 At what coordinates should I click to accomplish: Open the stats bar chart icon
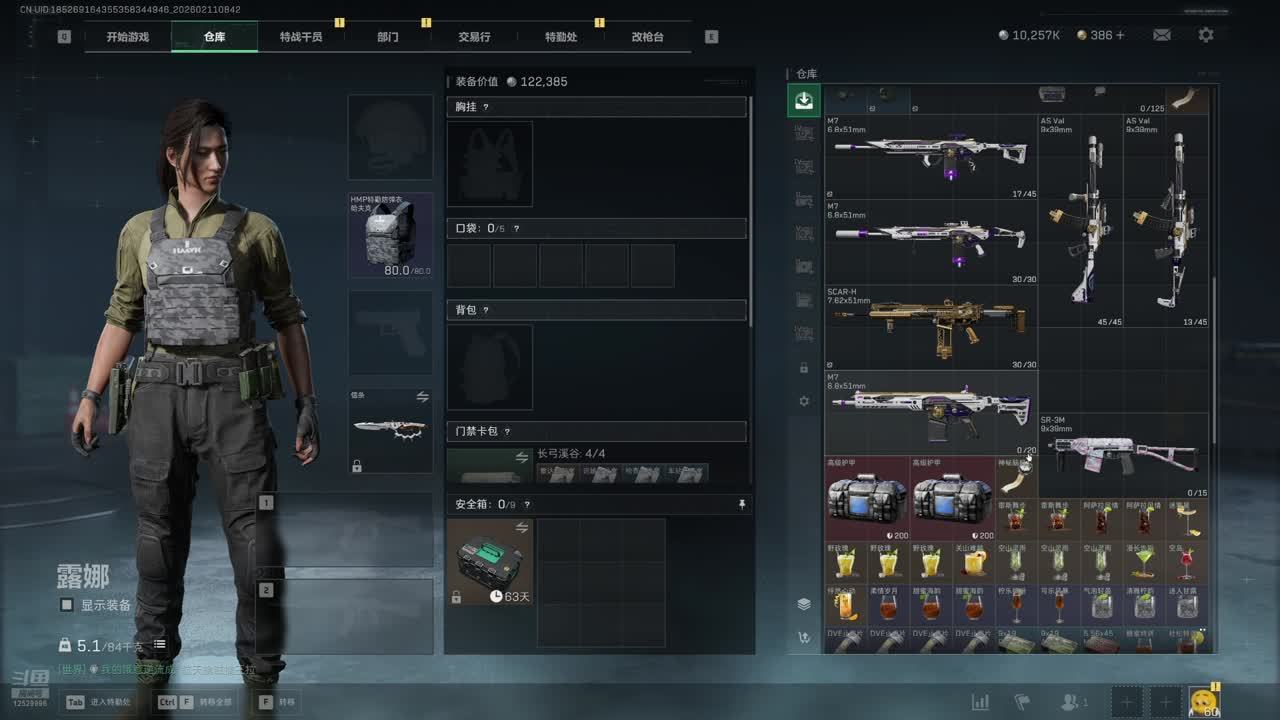pos(980,702)
